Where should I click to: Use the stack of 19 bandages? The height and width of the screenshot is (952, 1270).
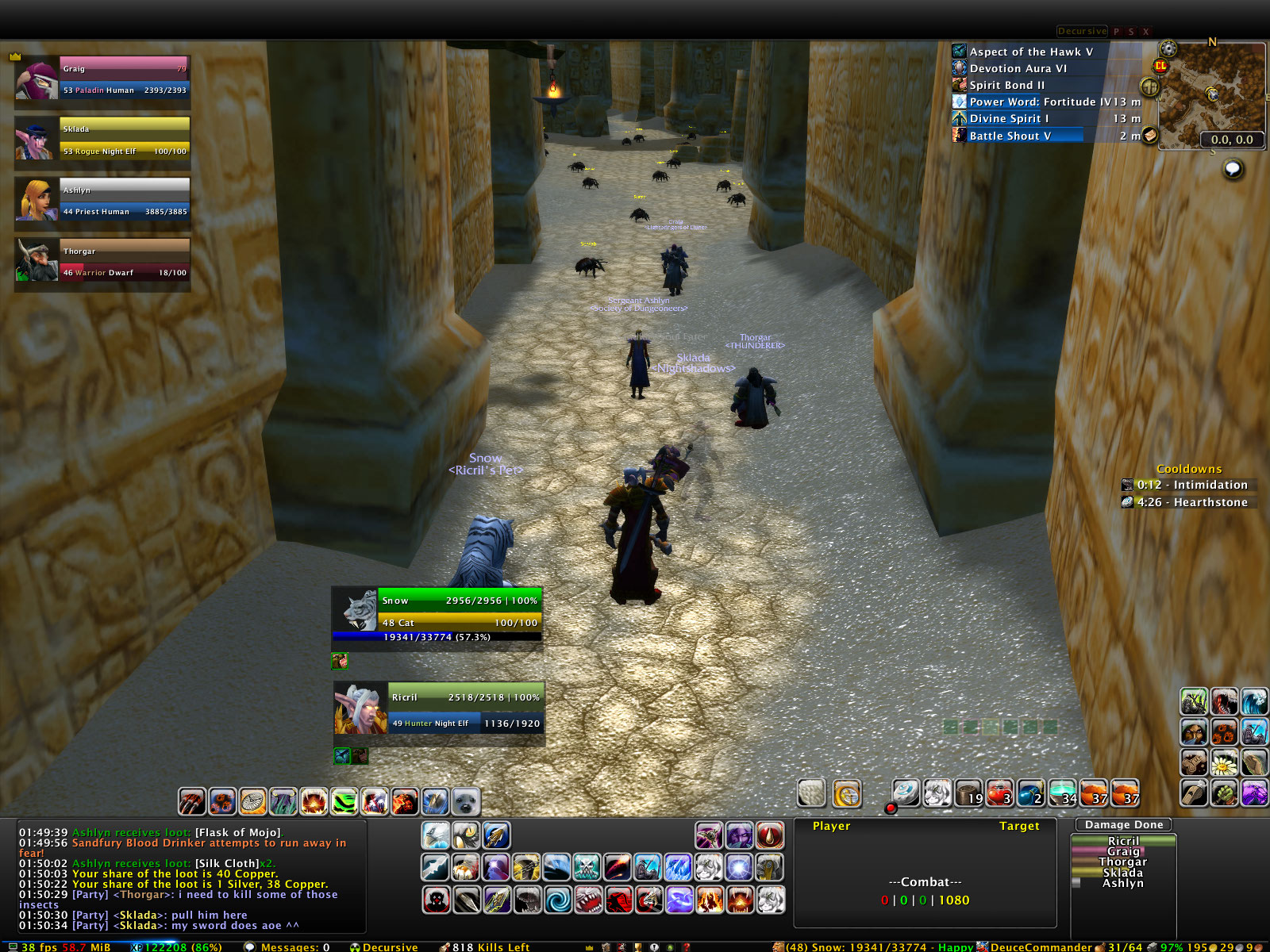[x=969, y=793]
